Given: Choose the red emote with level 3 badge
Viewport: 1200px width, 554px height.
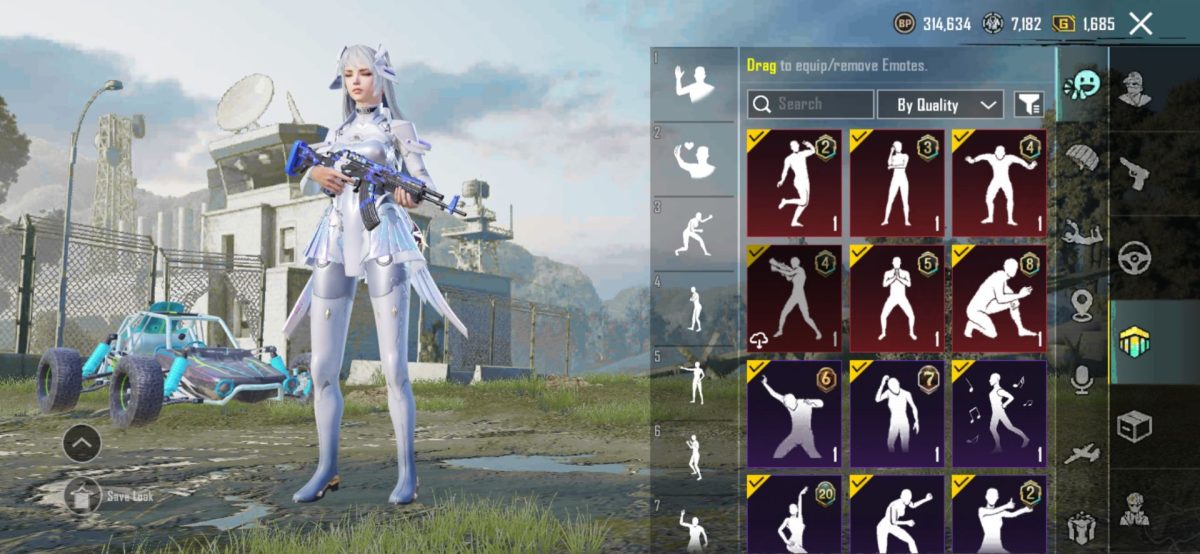Looking at the screenshot, I should (x=897, y=182).
